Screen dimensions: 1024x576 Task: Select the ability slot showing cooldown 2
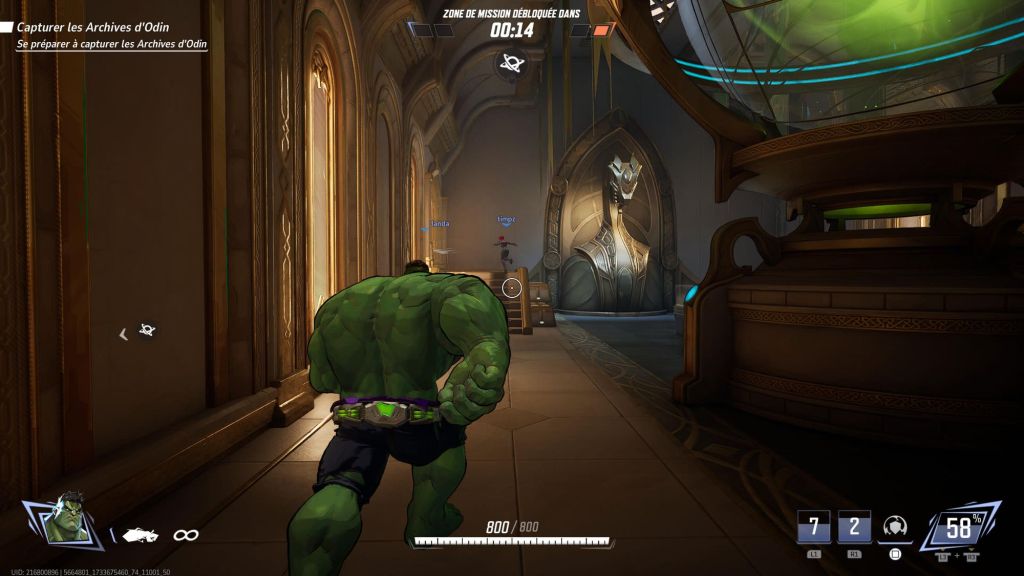(854, 526)
